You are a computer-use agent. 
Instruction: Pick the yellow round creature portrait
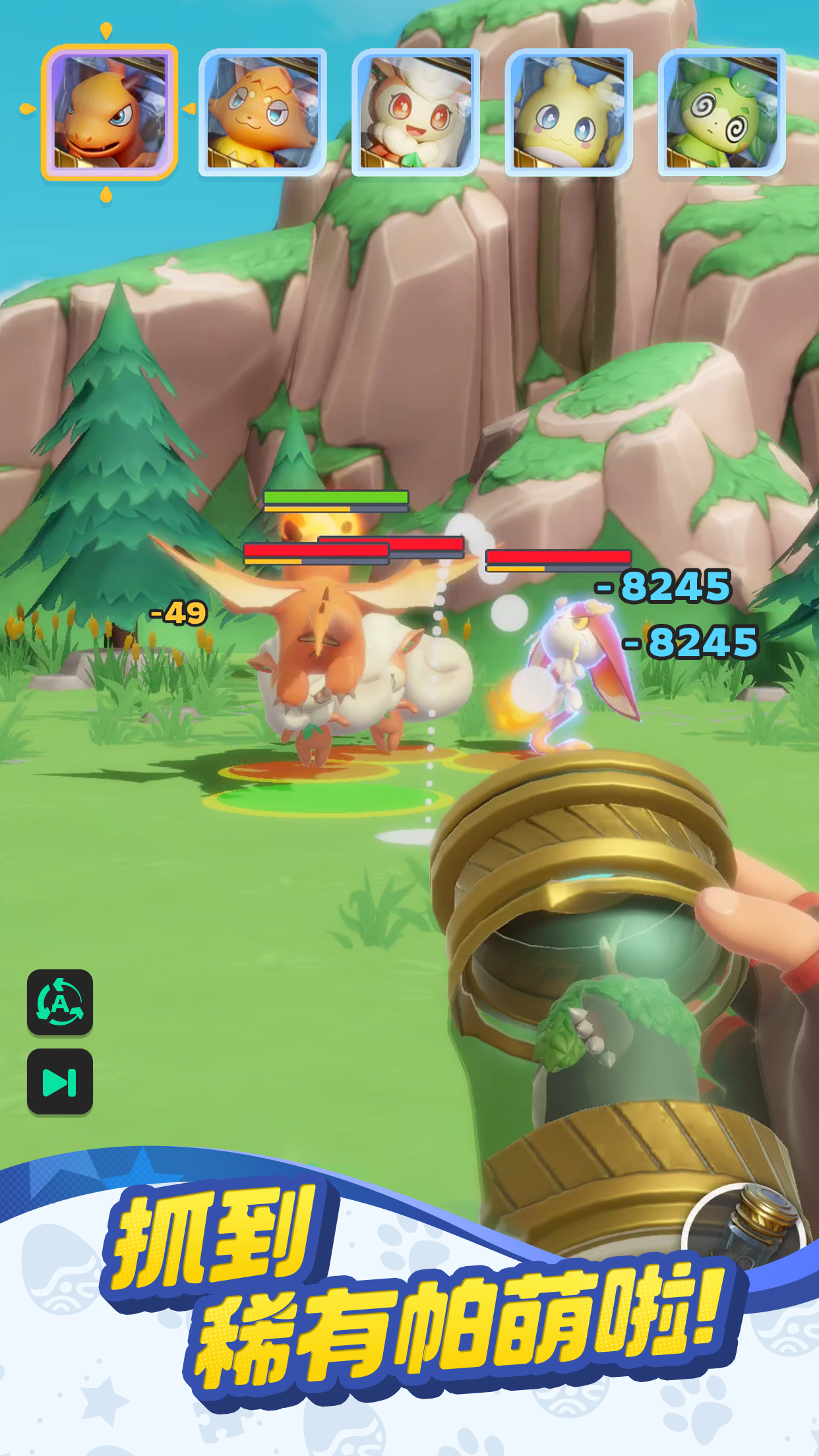(x=568, y=112)
